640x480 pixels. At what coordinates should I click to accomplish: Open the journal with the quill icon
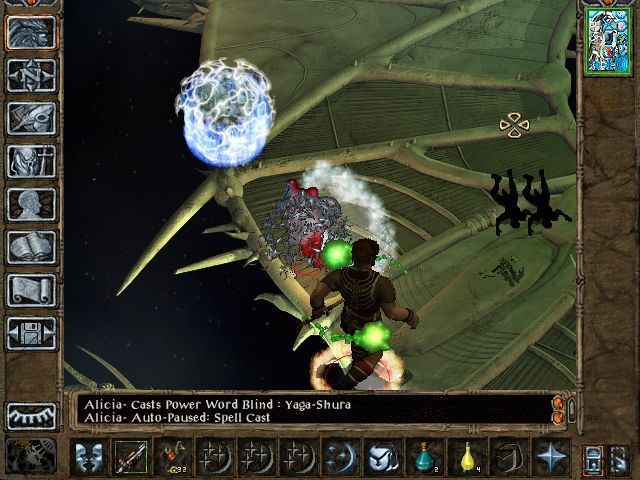(31, 118)
